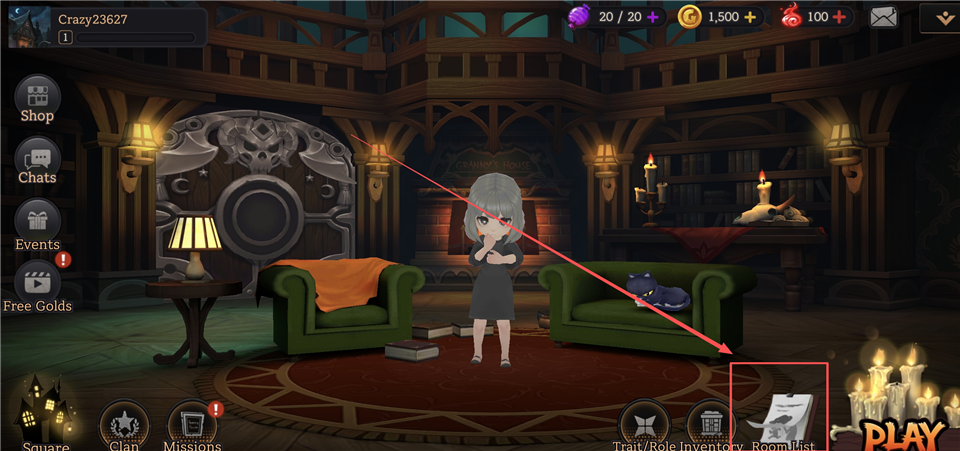Open the mail envelope inbox

pos(884,17)
